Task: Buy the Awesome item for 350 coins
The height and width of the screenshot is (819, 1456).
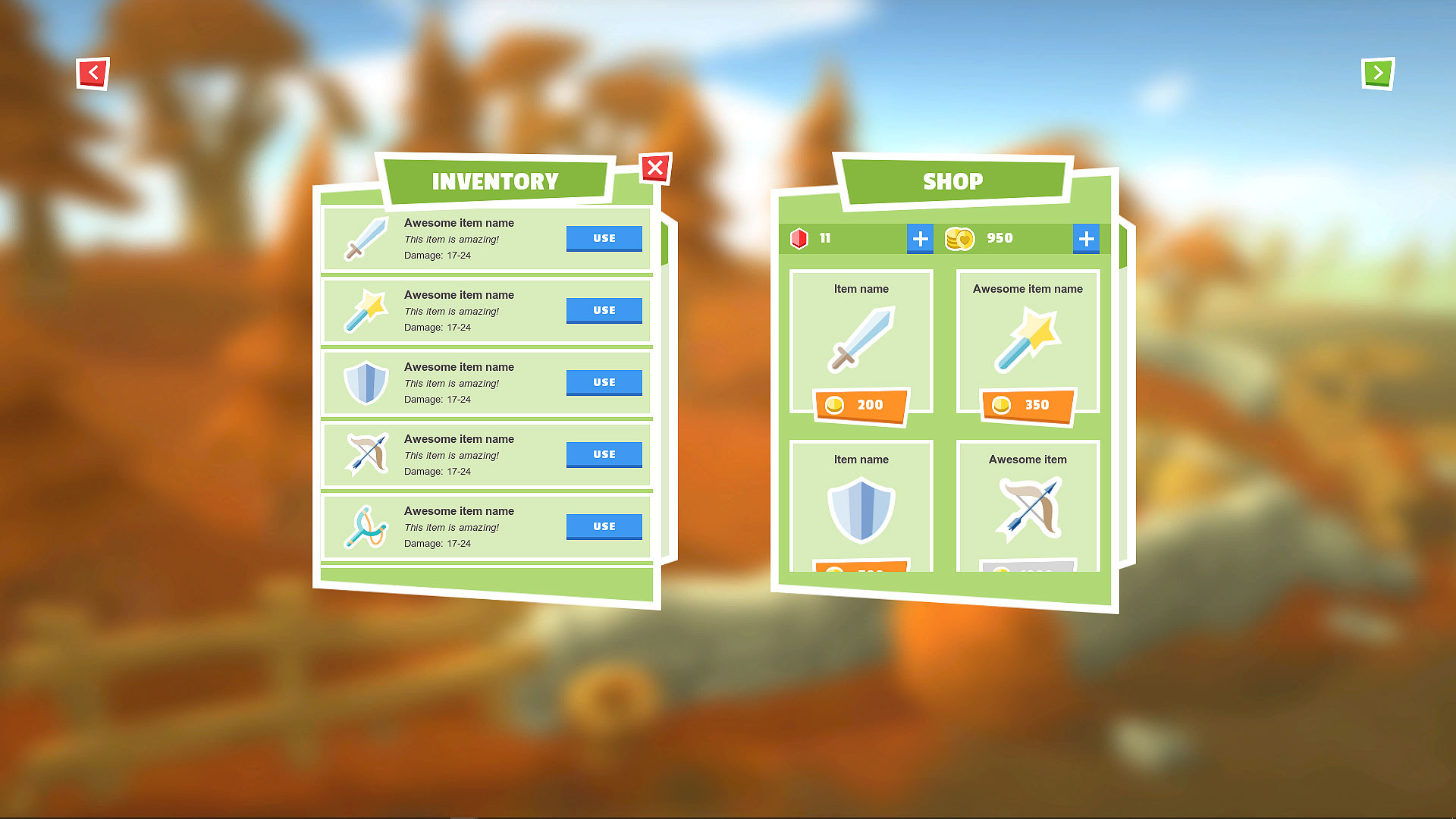Action: click(x=1028, y=405)
